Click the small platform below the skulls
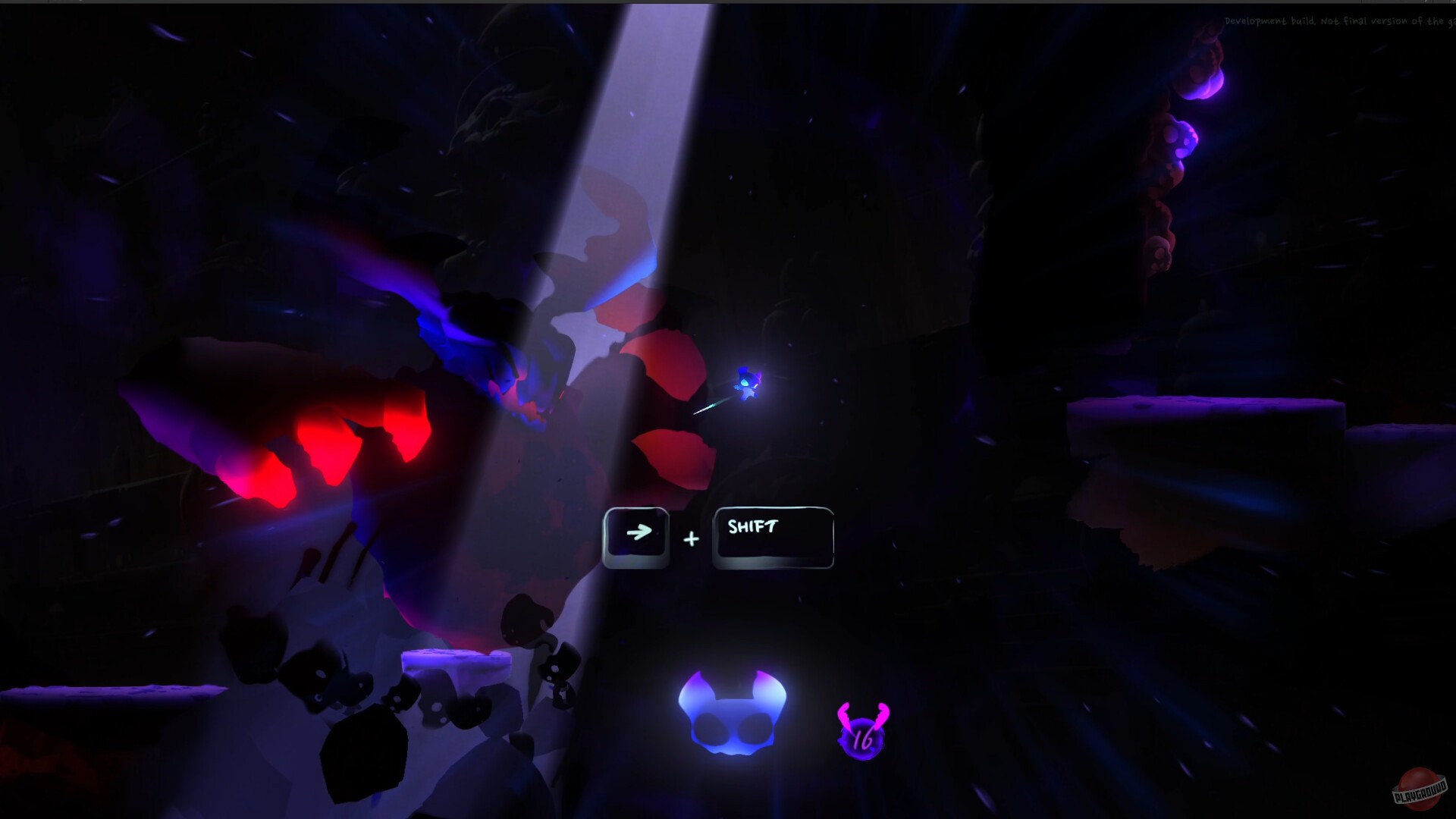This screenshot has height=819, width=1456. click(455, 660)
